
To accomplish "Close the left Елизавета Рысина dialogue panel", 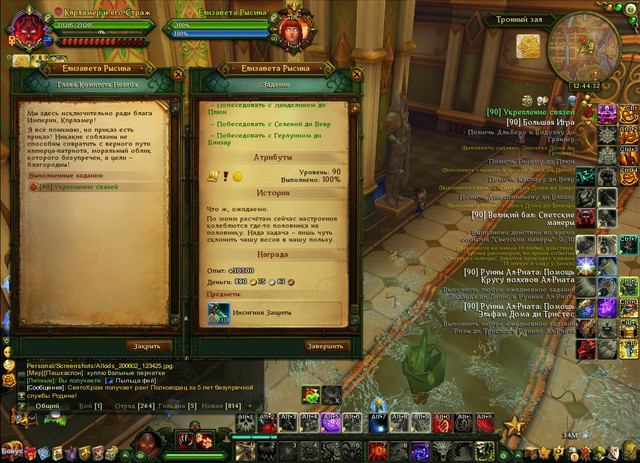I will point(177,73).
